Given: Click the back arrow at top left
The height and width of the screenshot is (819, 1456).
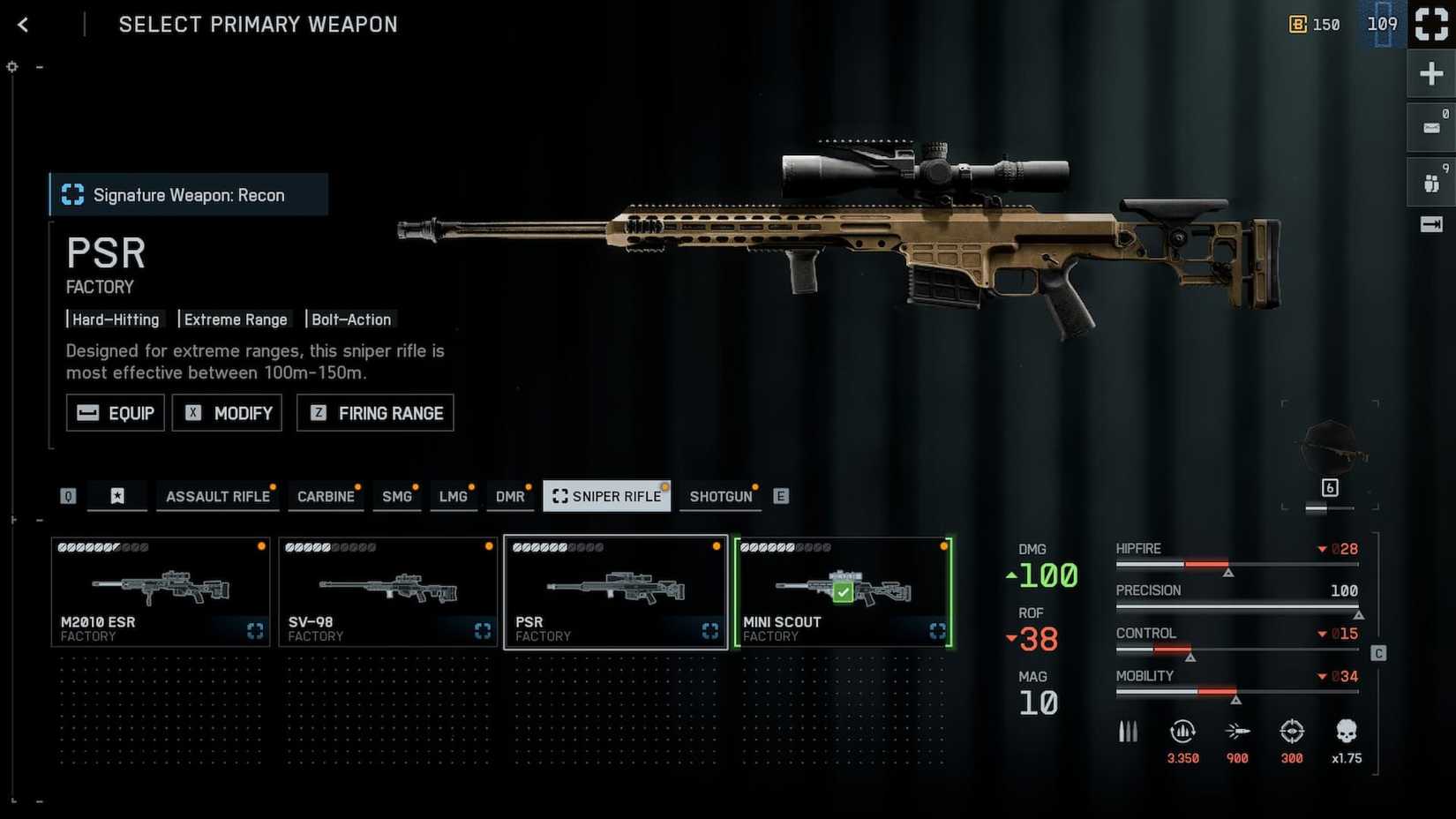Looking at the screenshot, I should 22,24.
